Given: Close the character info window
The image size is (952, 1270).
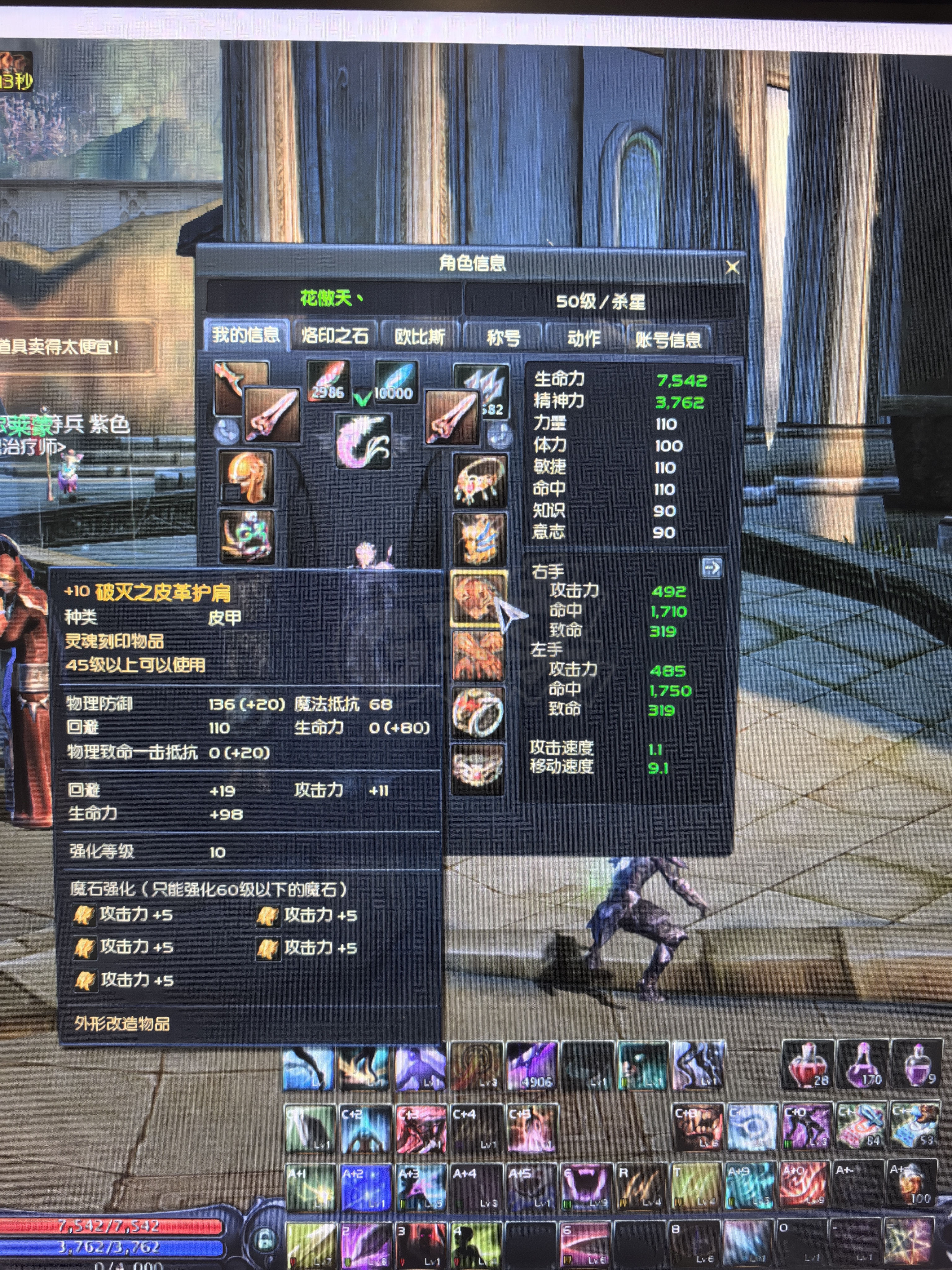Looking at the screenshot, I should [732, 267].
